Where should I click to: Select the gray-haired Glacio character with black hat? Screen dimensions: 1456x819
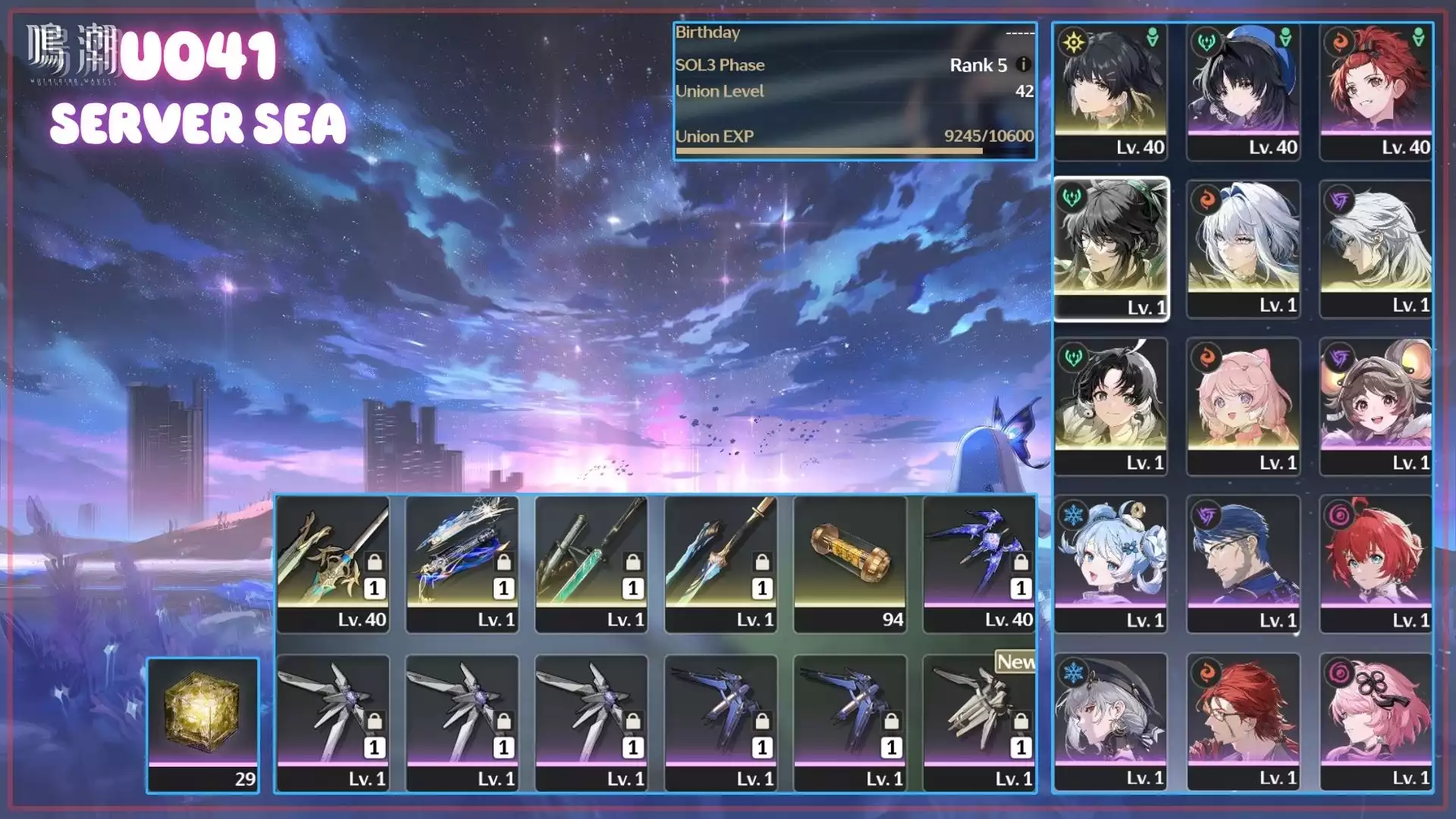[1111, 722]
